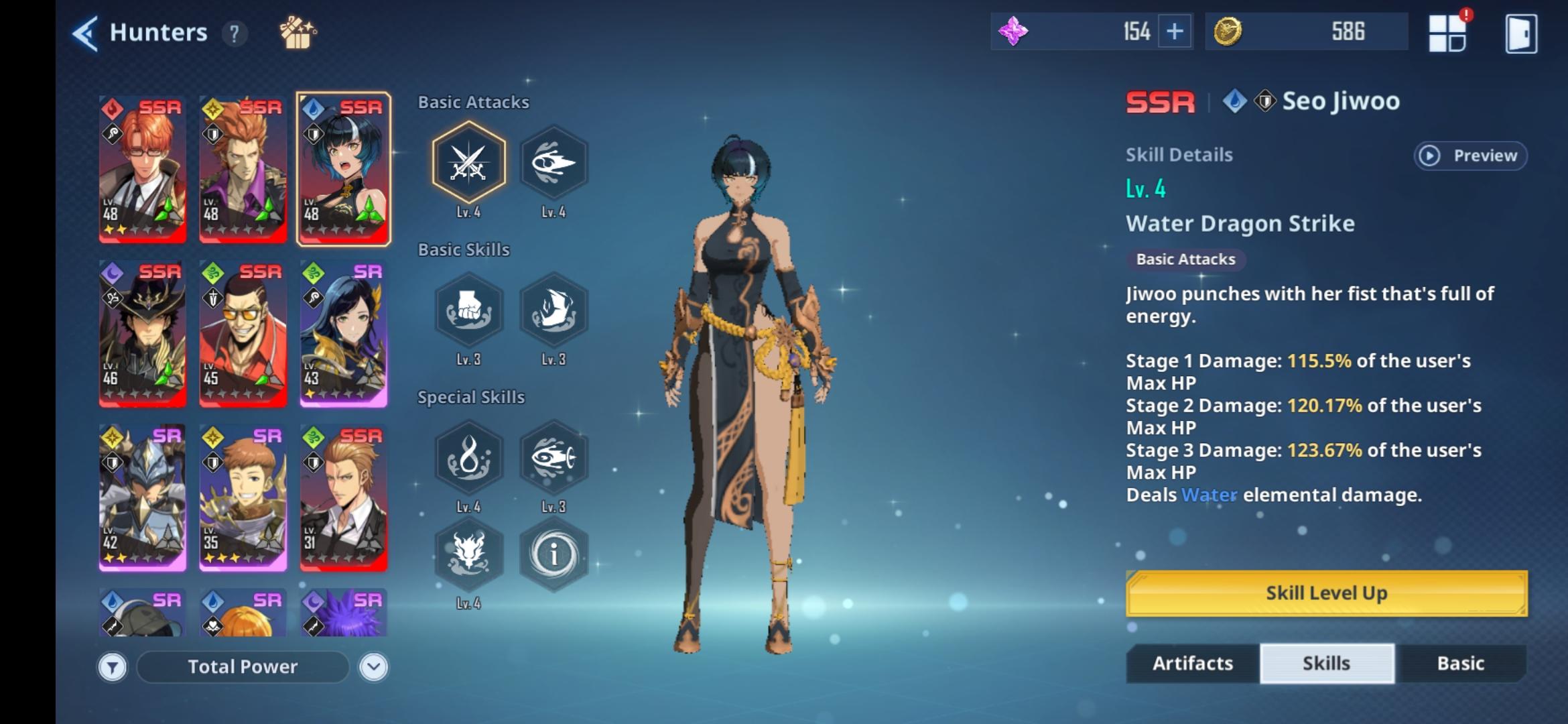Open the first Special Skill at Lv. 4
This screenshot has height=724, width=1568.
[469, 458]
